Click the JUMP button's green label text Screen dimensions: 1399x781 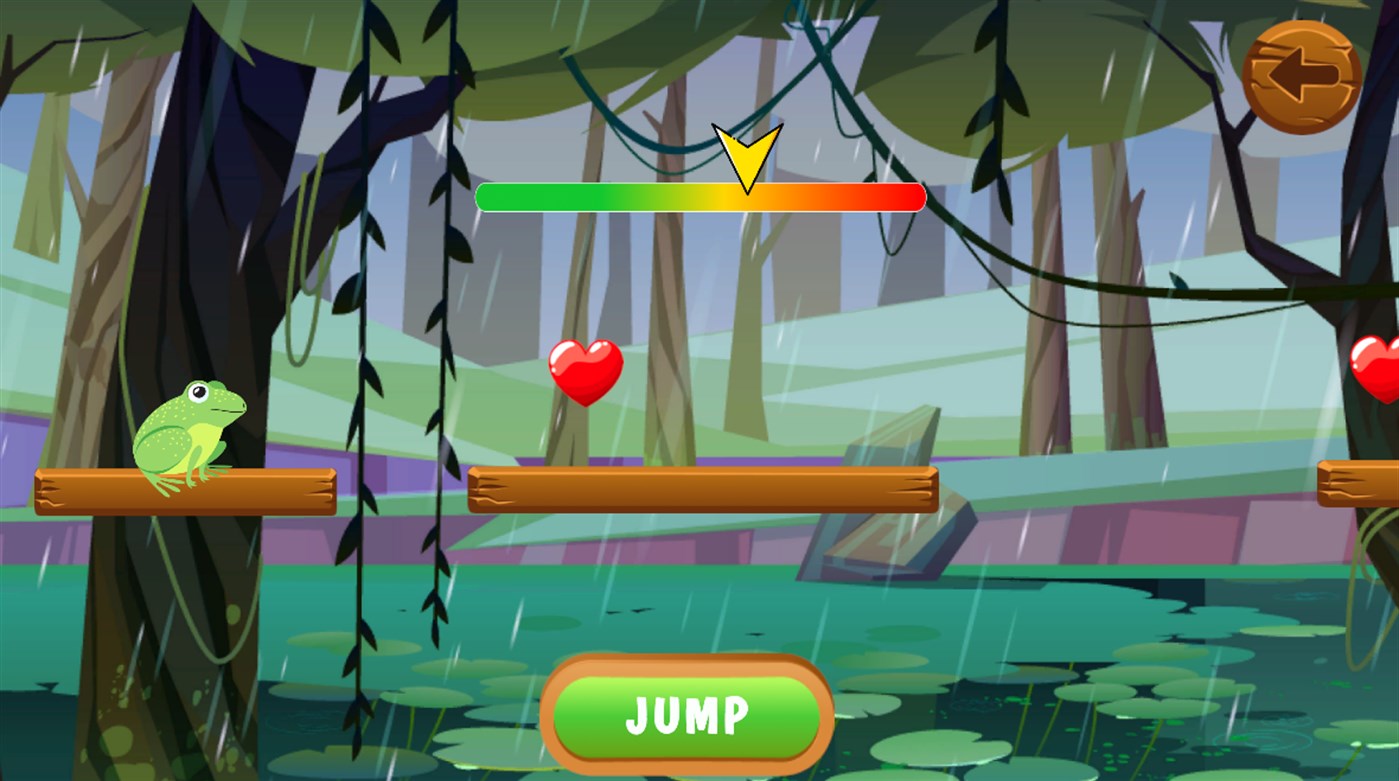click(686, 714)
